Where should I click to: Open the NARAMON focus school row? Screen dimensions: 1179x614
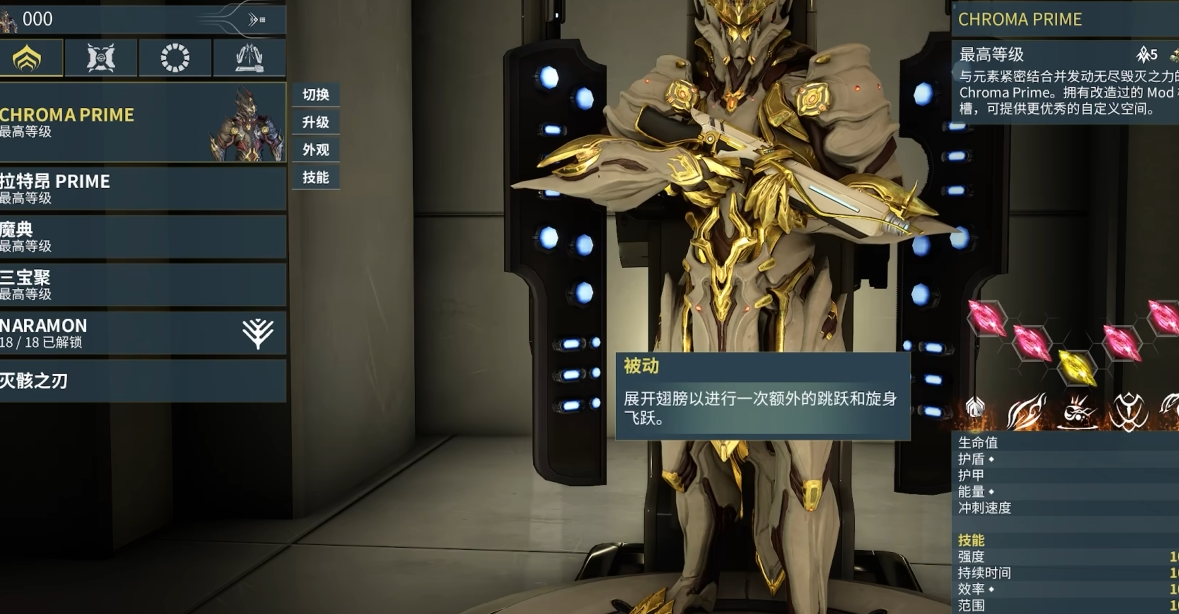click(140, 333)
